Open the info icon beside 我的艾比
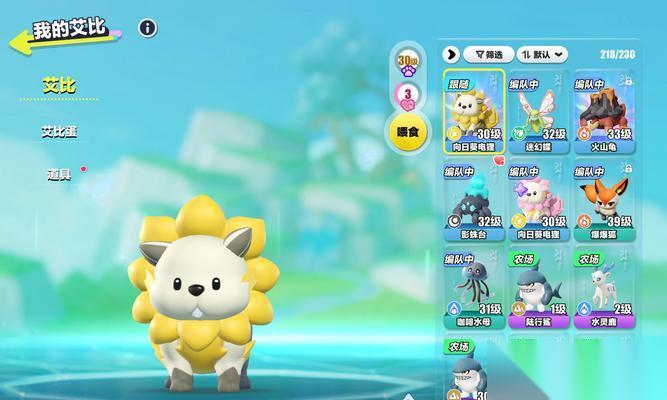 pyautogui.click(x=148, y=28)
